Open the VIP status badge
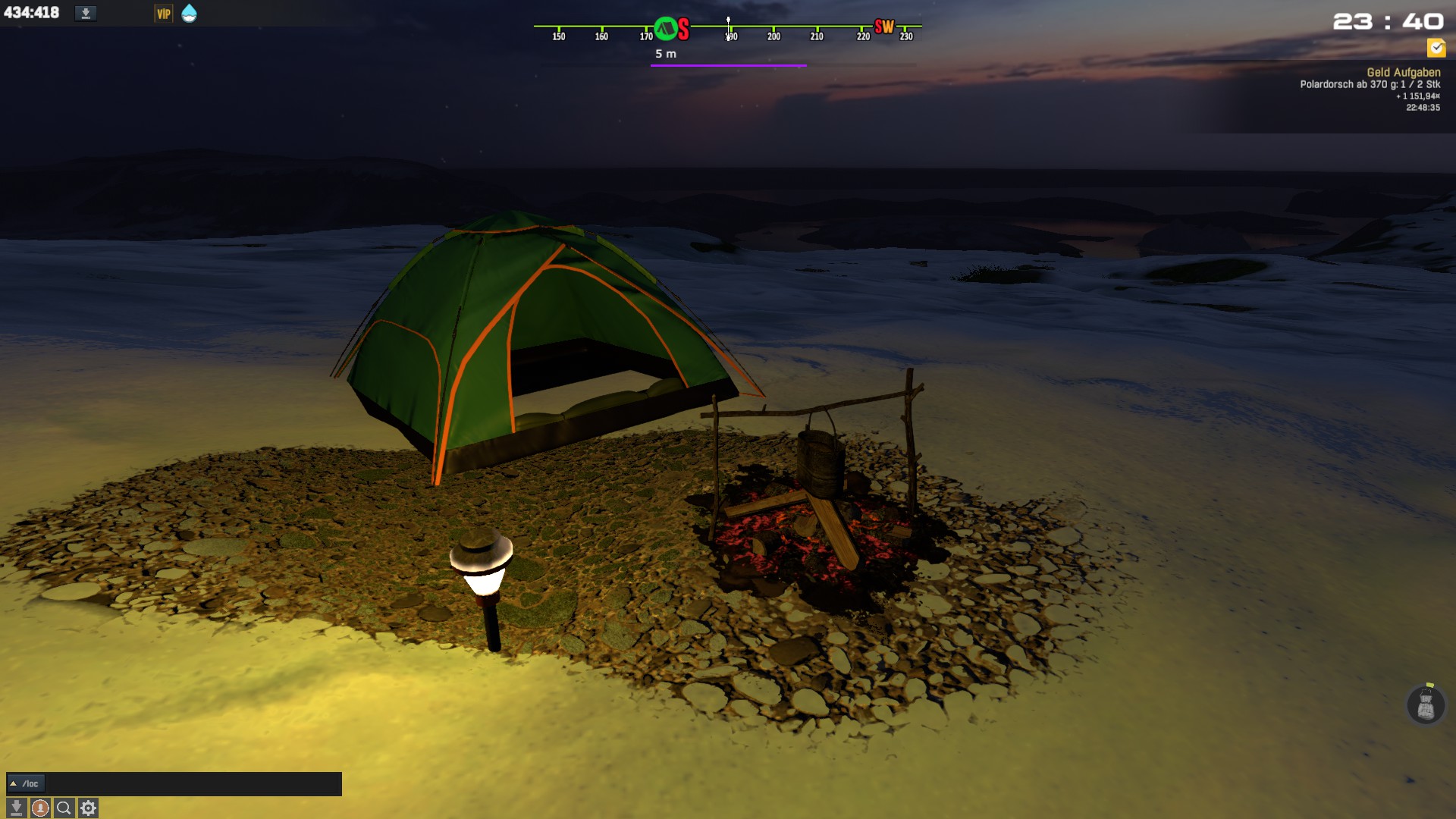The height and width of the screenshot is (819, 1456). 163,14
